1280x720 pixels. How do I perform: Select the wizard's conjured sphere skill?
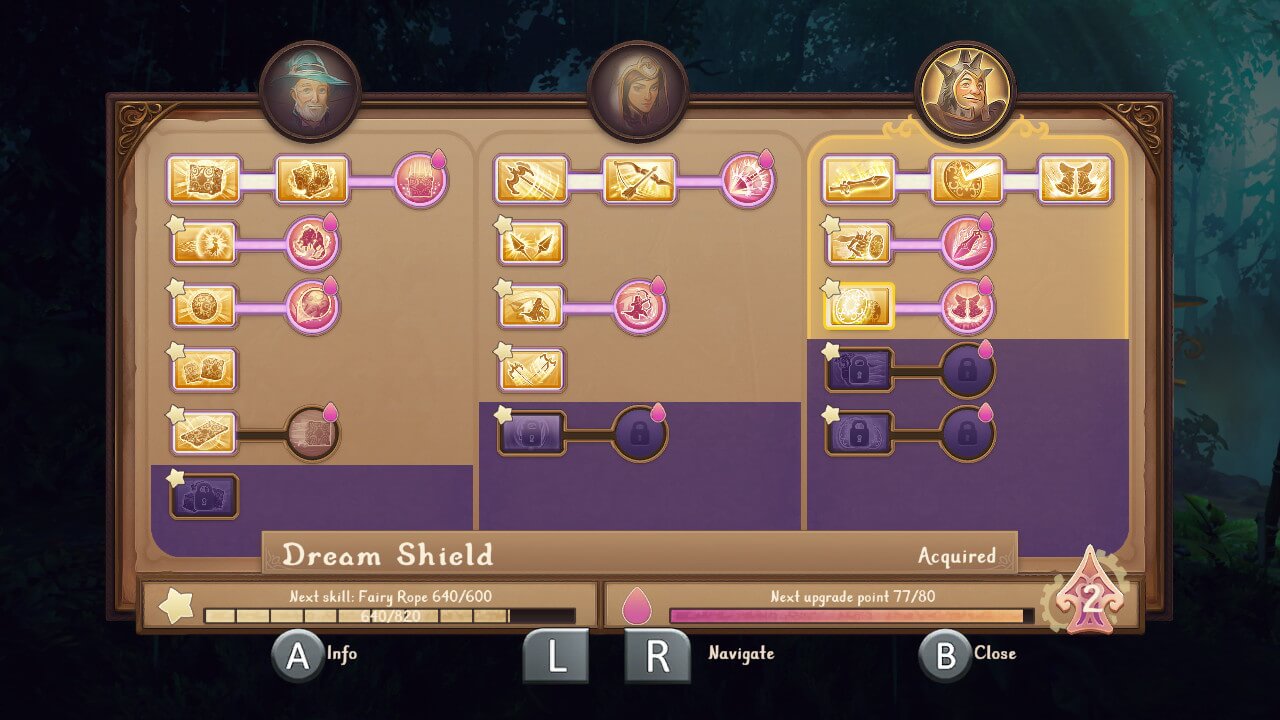pos(204,306)
